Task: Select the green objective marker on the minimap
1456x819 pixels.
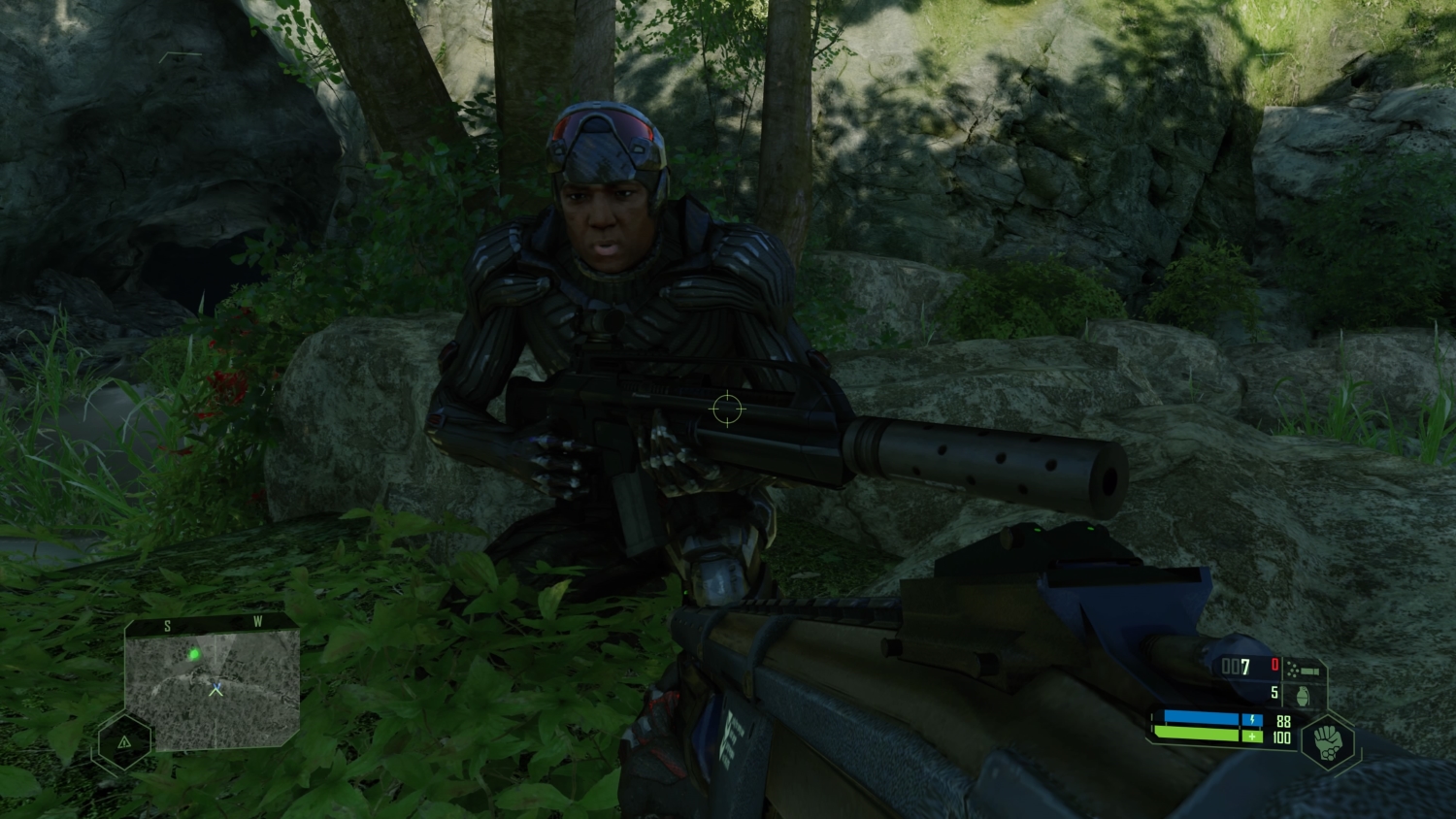Action: tap(195, 655)
